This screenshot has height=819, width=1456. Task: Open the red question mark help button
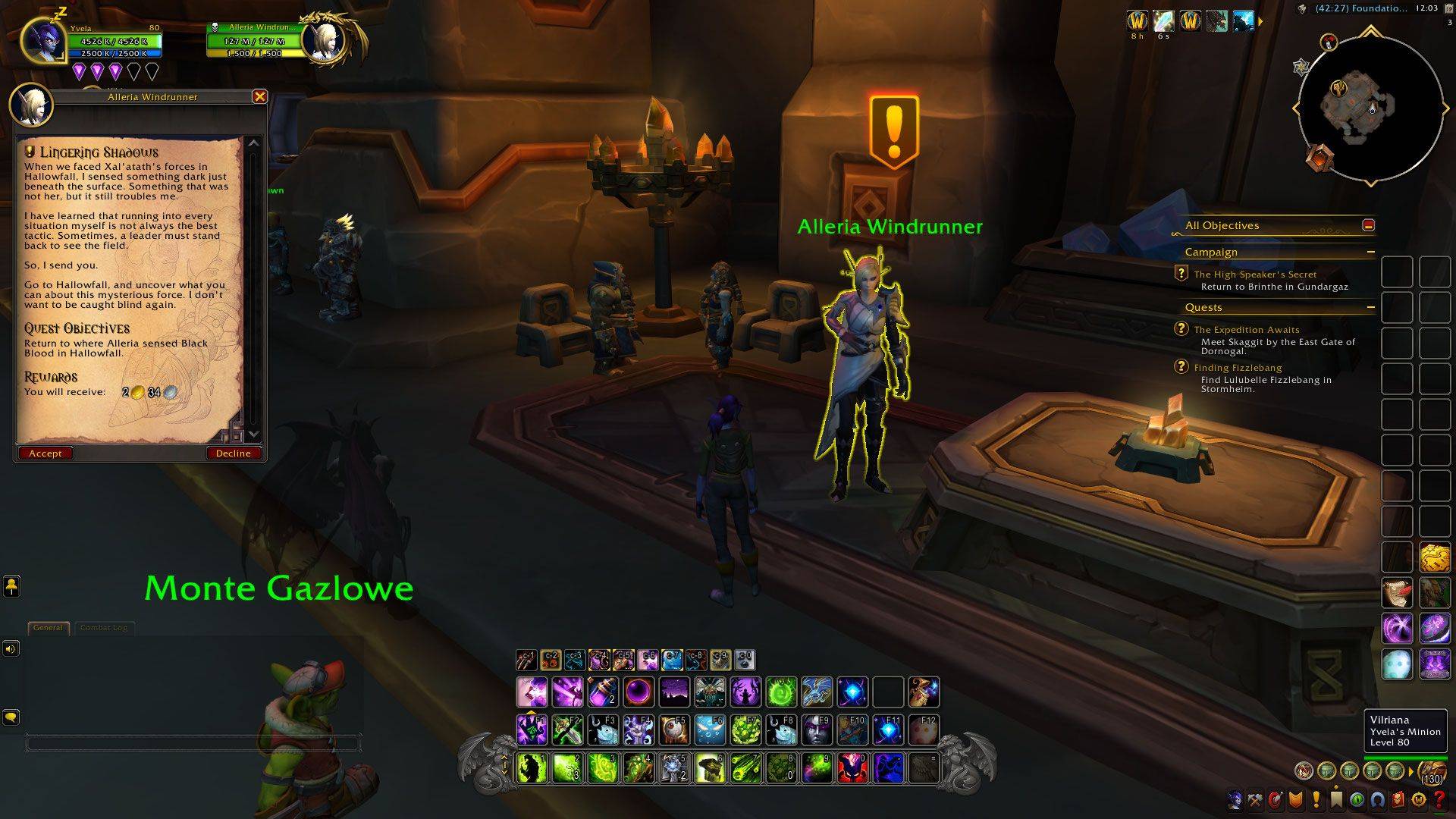point(1439,799)
